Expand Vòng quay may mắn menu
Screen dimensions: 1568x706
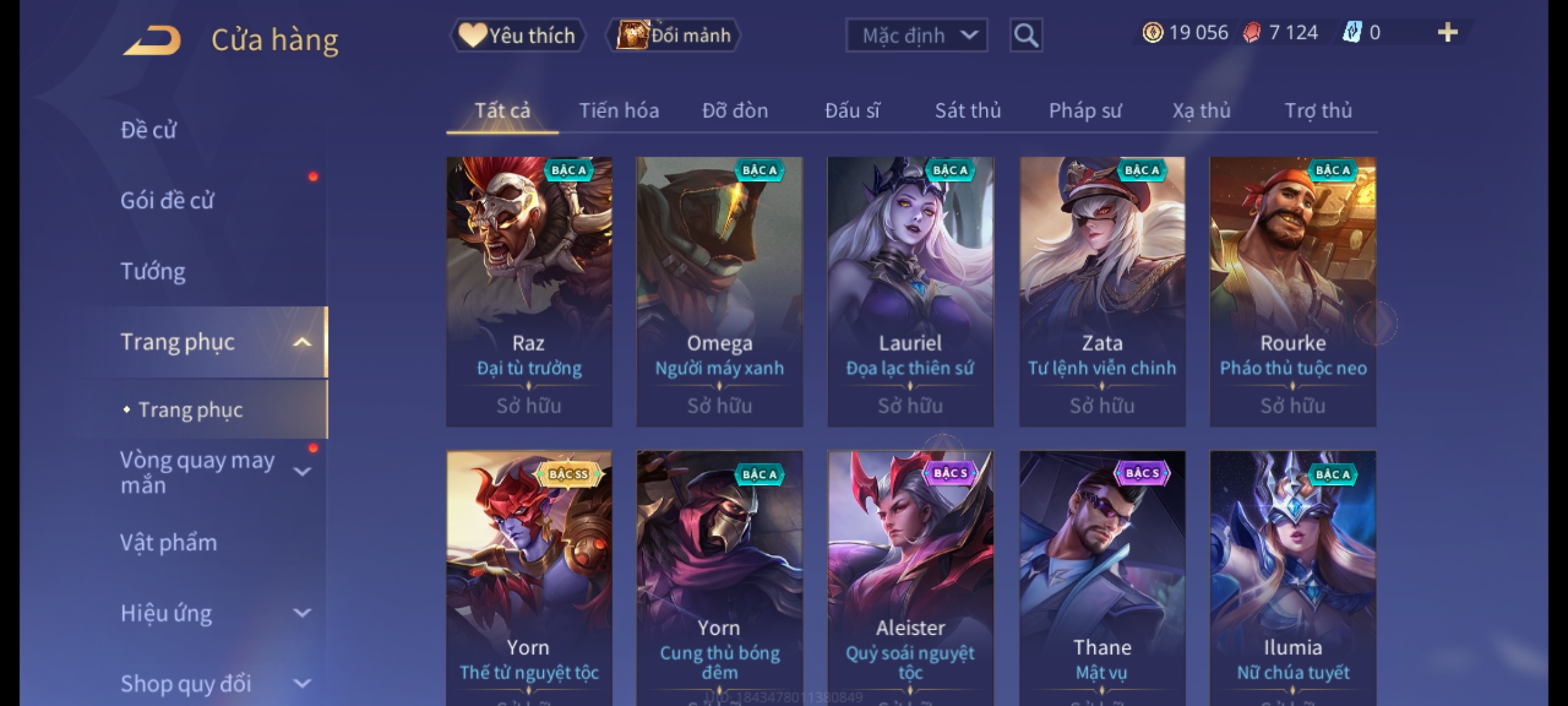[x=302, y=472]
